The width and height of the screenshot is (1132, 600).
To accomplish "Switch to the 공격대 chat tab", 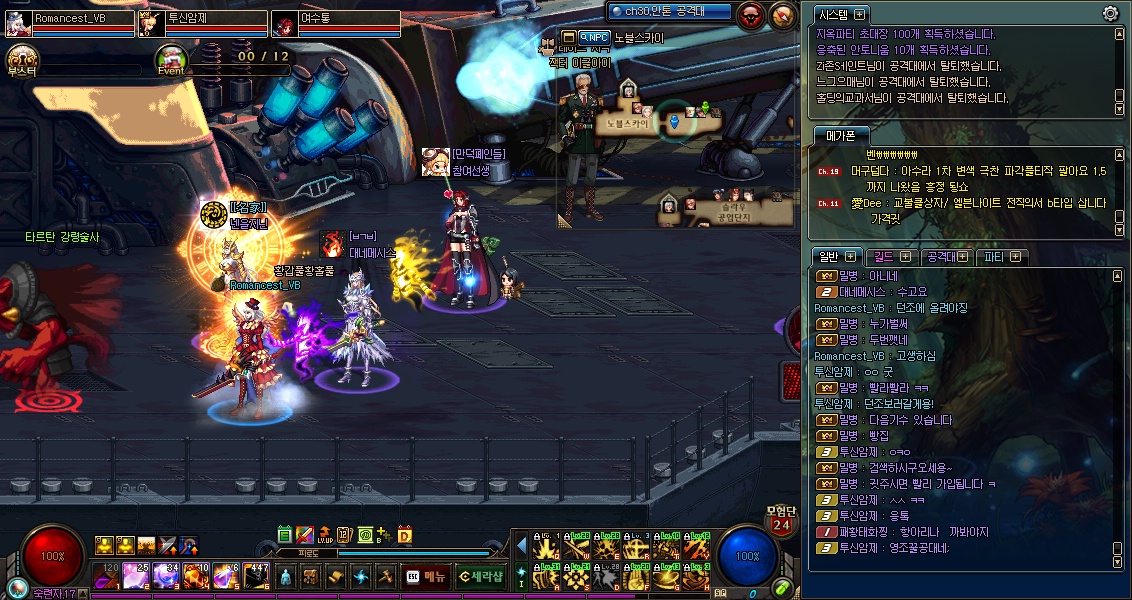I will coord(946,257).
